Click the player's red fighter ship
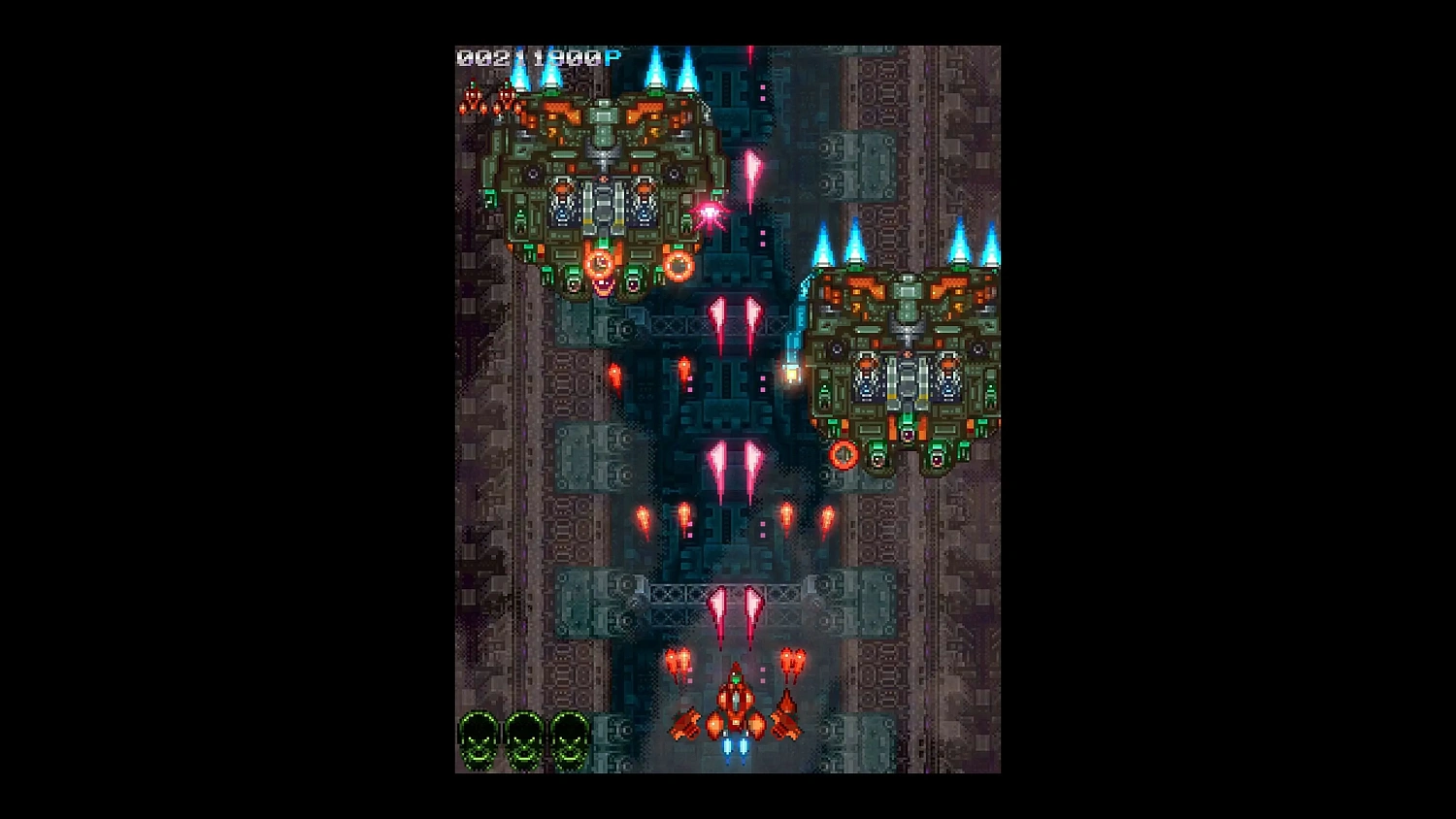 coord(736,704)
